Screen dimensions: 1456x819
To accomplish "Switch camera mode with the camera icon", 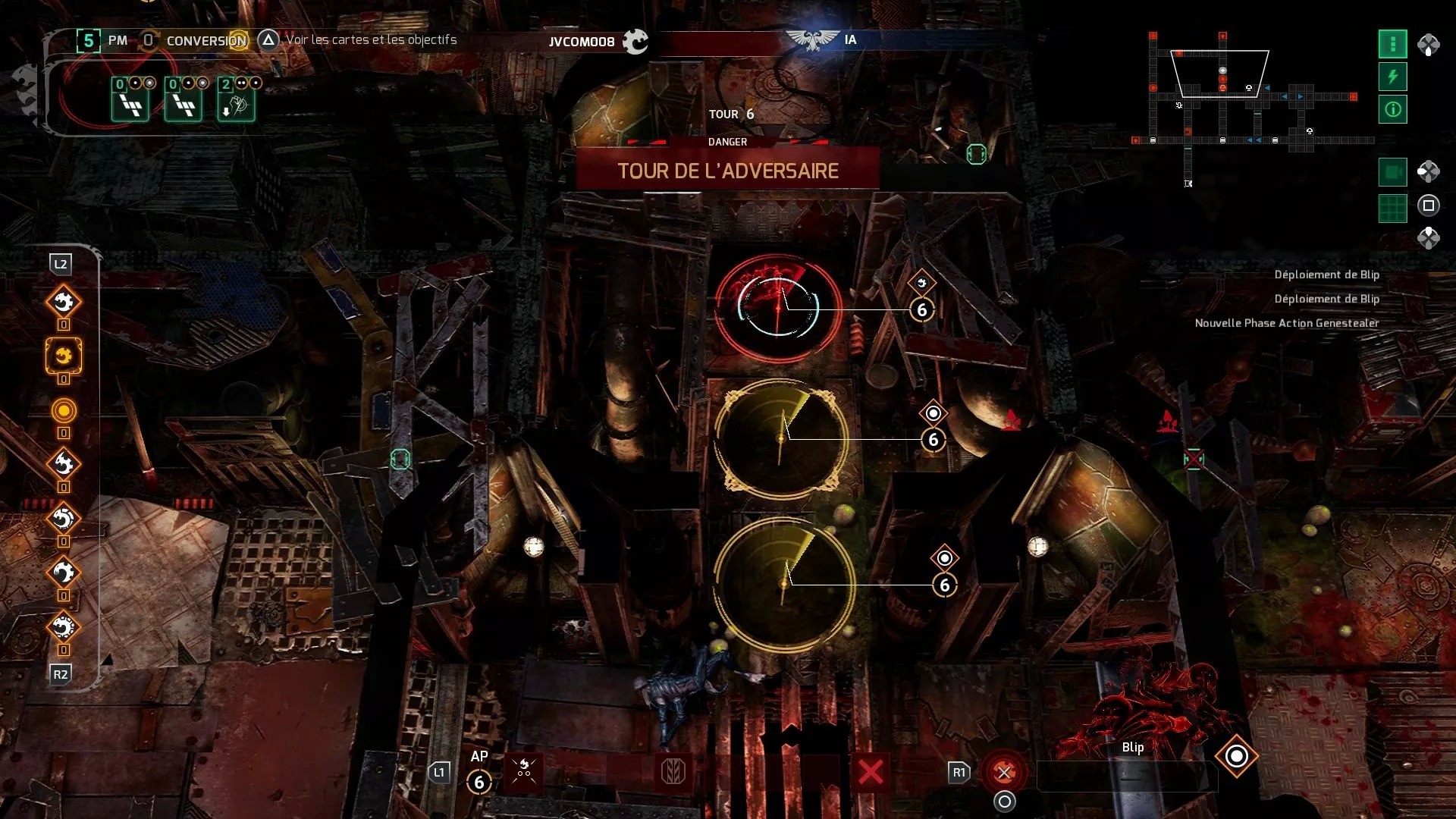I will 1392,172.
